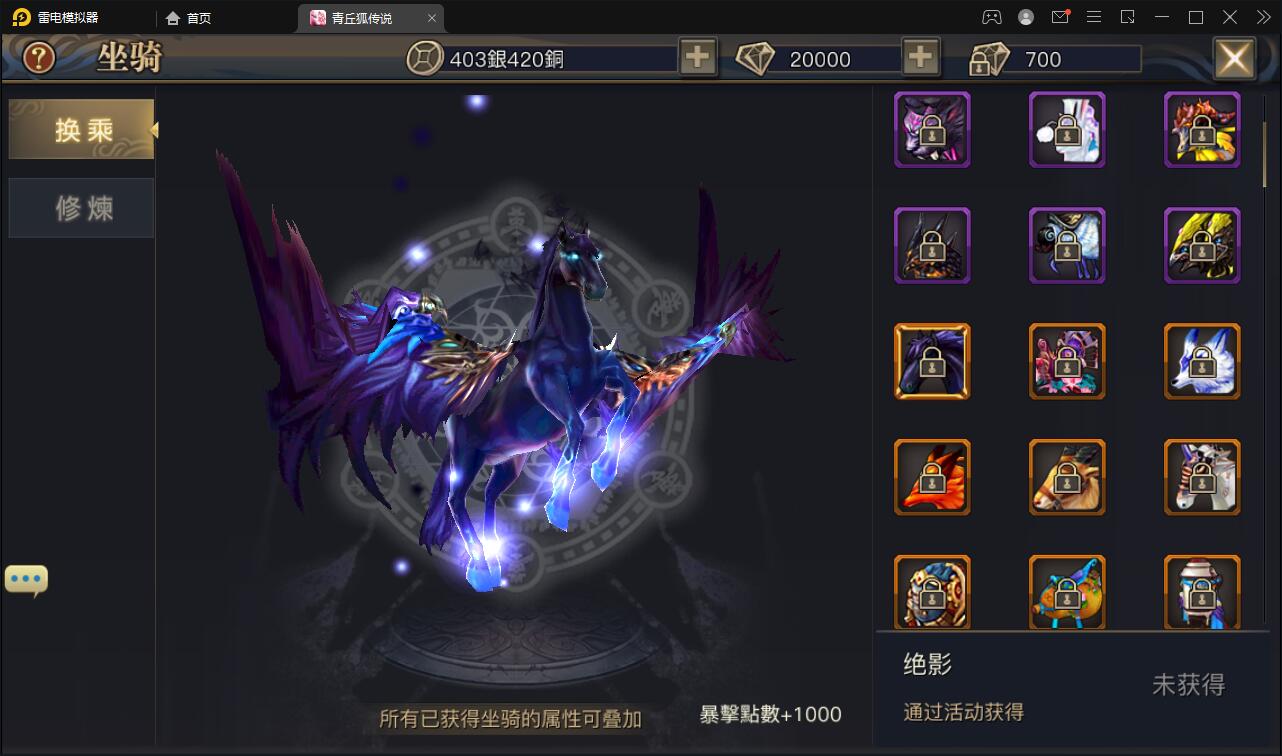The image size is (1282, 756).
Task: Switch to the 修煉 tab
Action: [x=80, y=208]
